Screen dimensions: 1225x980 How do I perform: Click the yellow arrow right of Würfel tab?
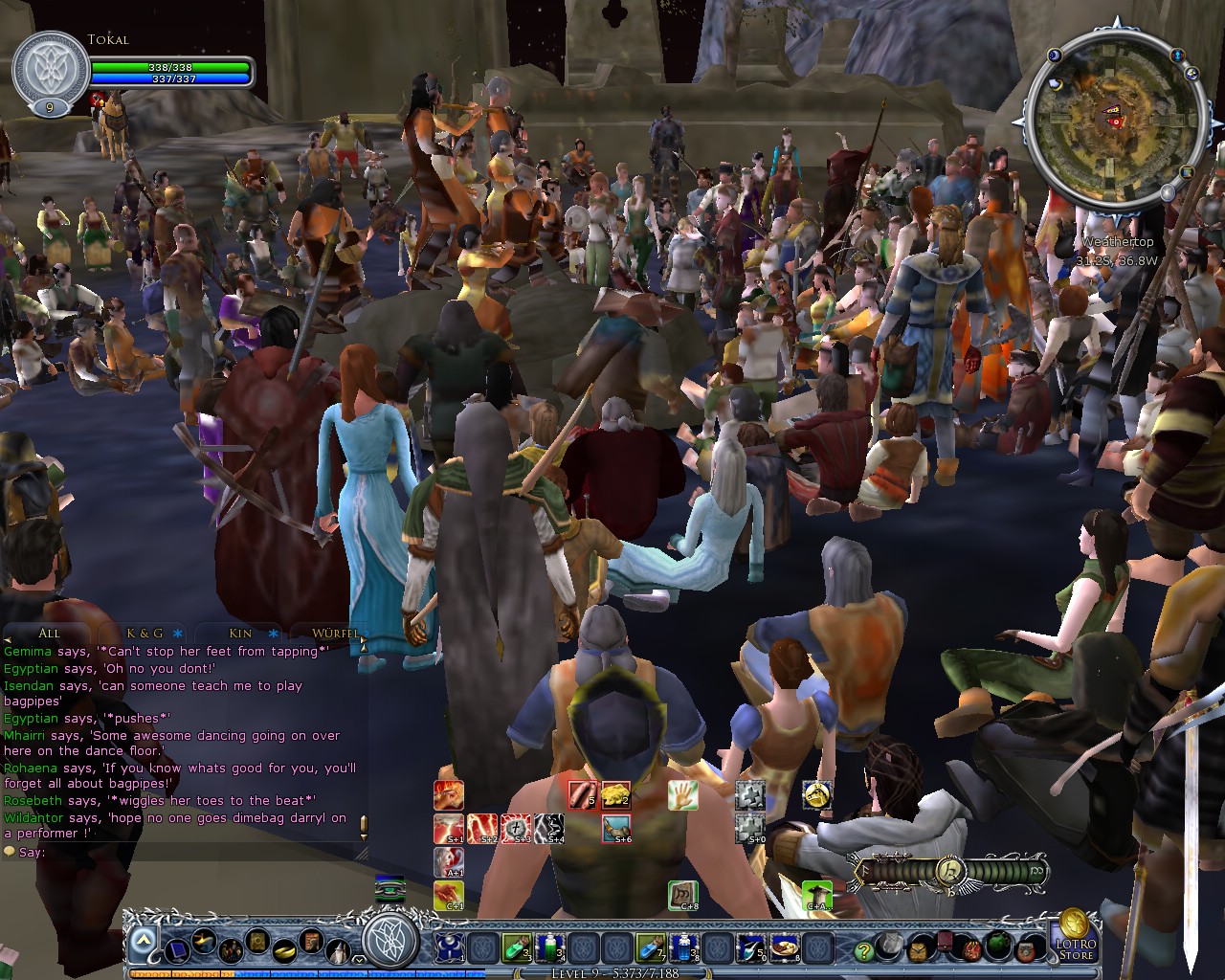pos(364,639)
